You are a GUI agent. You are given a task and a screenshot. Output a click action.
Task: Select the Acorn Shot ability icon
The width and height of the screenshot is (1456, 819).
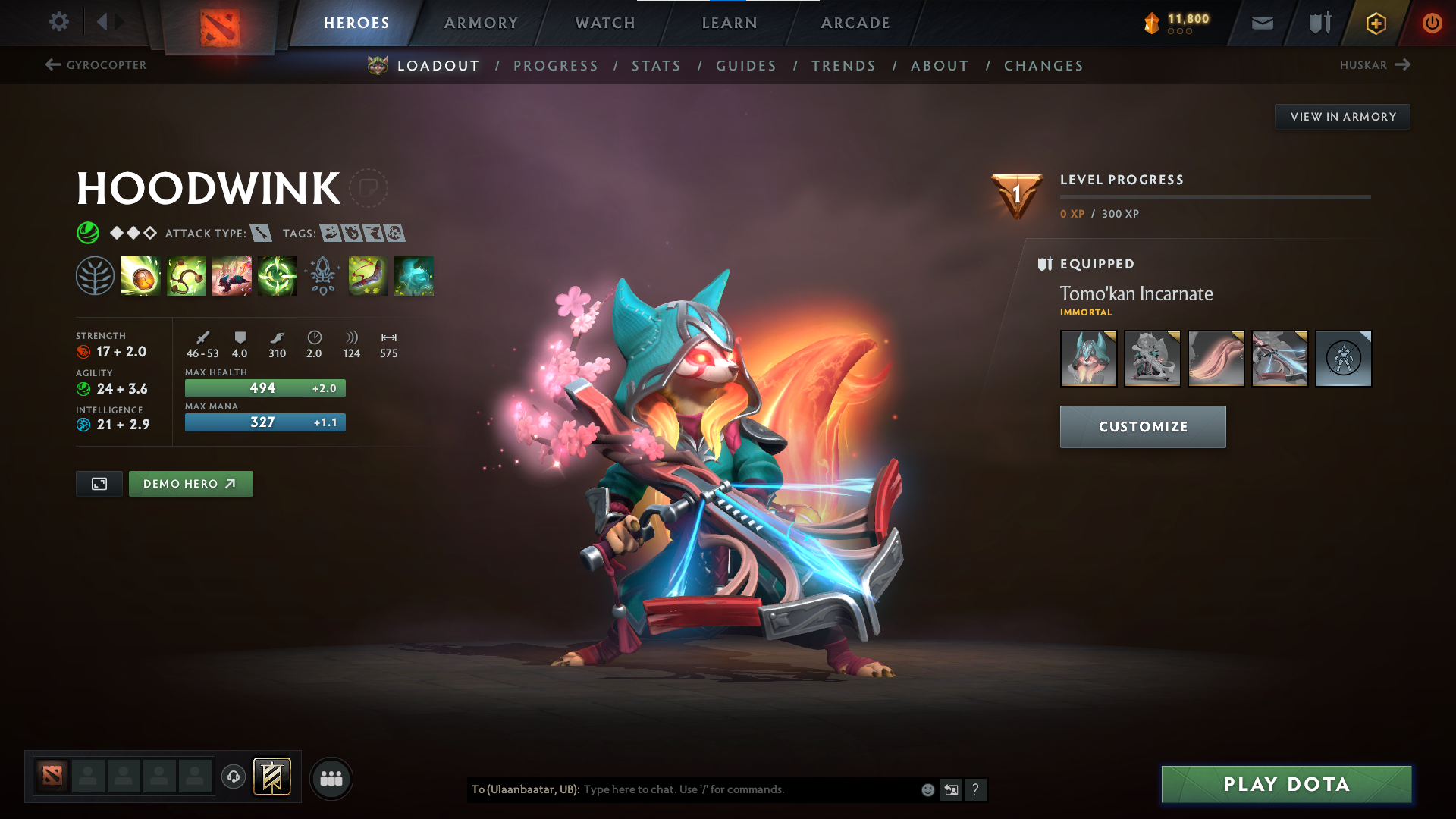140,276
